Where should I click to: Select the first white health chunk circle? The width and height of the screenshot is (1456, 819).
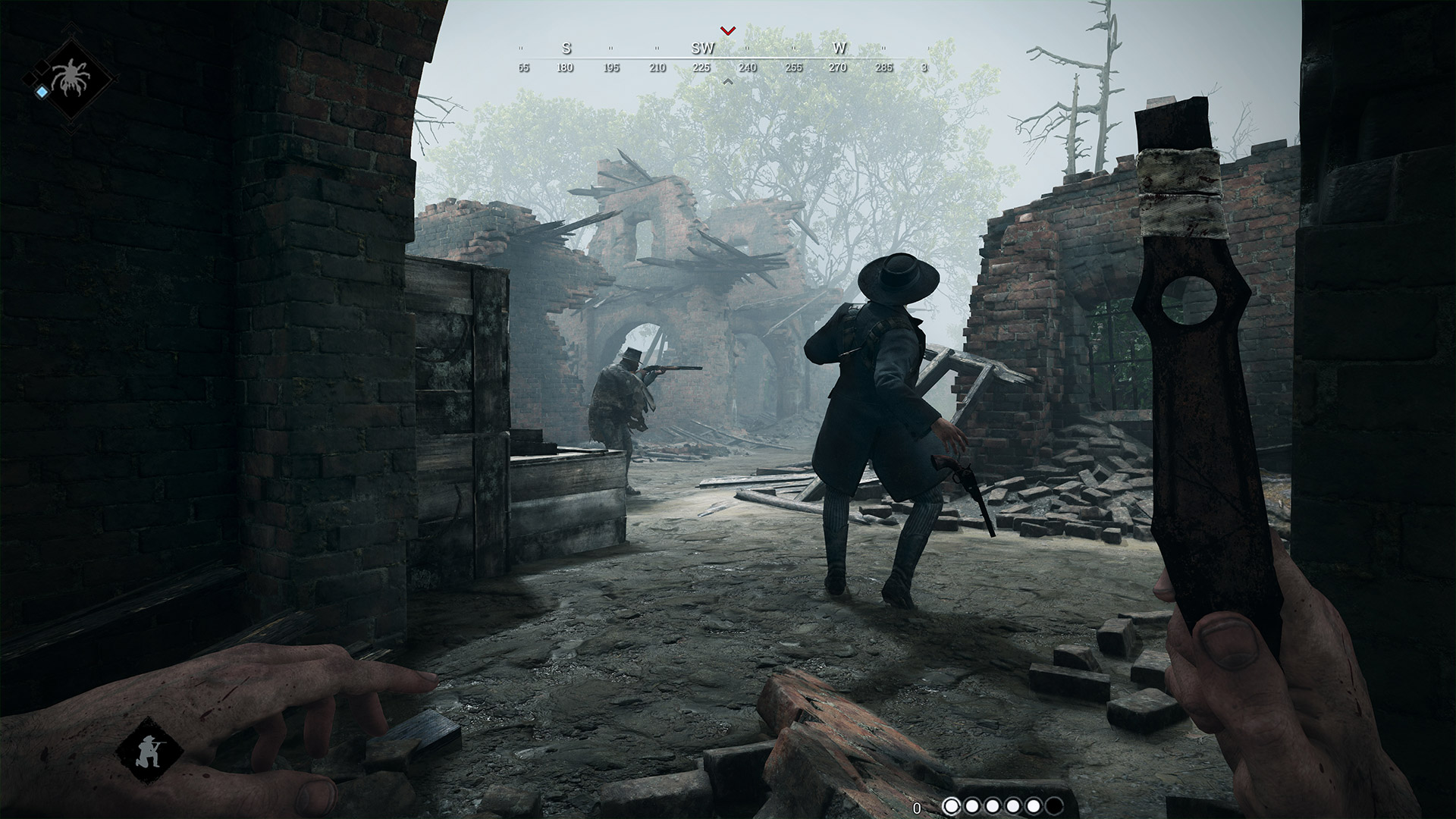(x=952, y=806)
